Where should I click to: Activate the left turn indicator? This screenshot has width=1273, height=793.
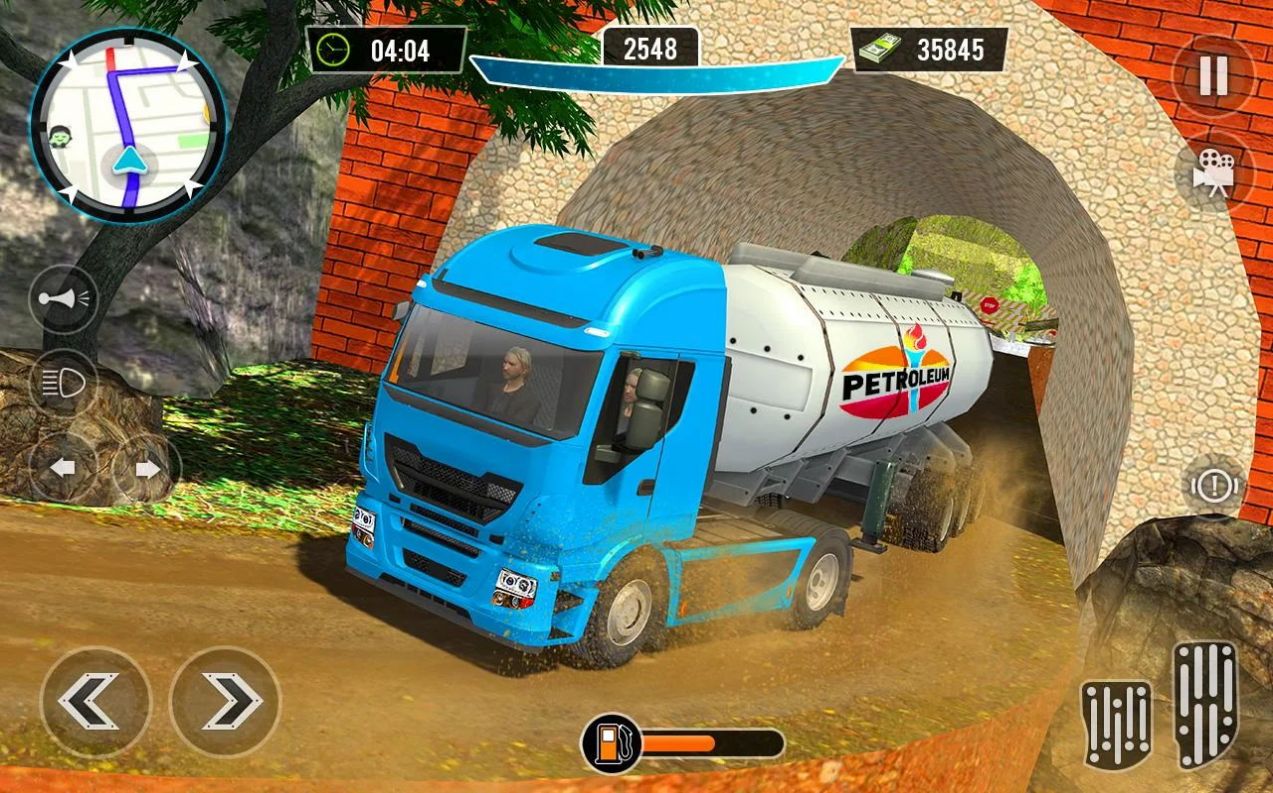click(x=62, y=467)
